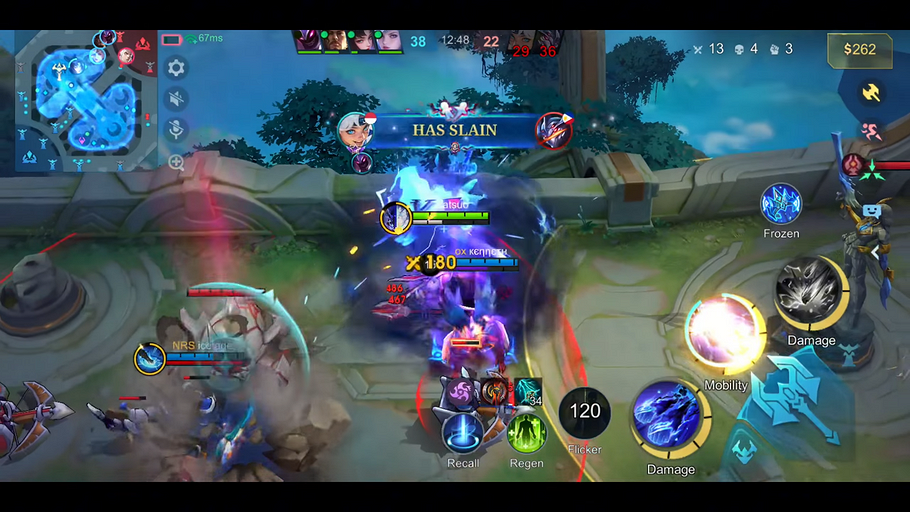Click the magnifier plus icon below the microphone
This screenshot has width=910, height=512.
(176, 161)
